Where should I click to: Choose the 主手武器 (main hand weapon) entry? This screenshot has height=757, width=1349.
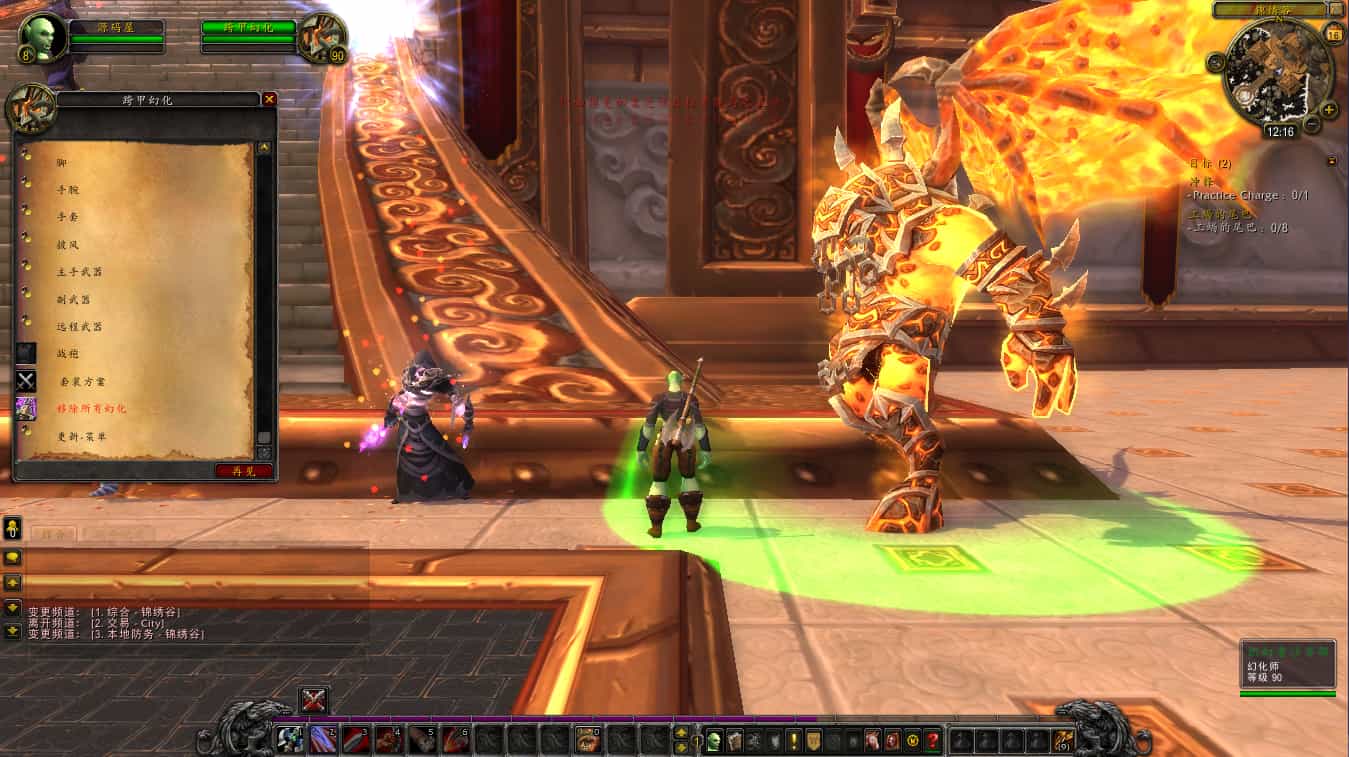coord(79,271)
